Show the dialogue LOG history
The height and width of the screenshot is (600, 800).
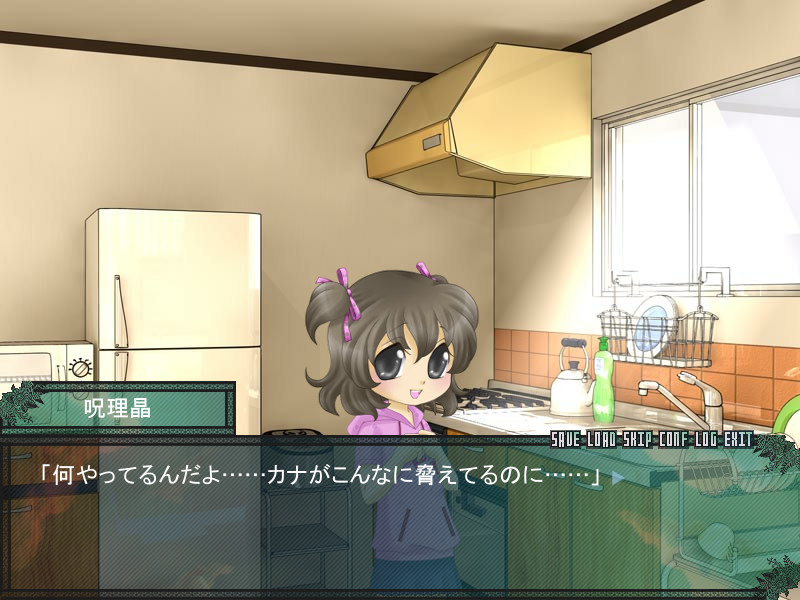[x=704, y=439]
